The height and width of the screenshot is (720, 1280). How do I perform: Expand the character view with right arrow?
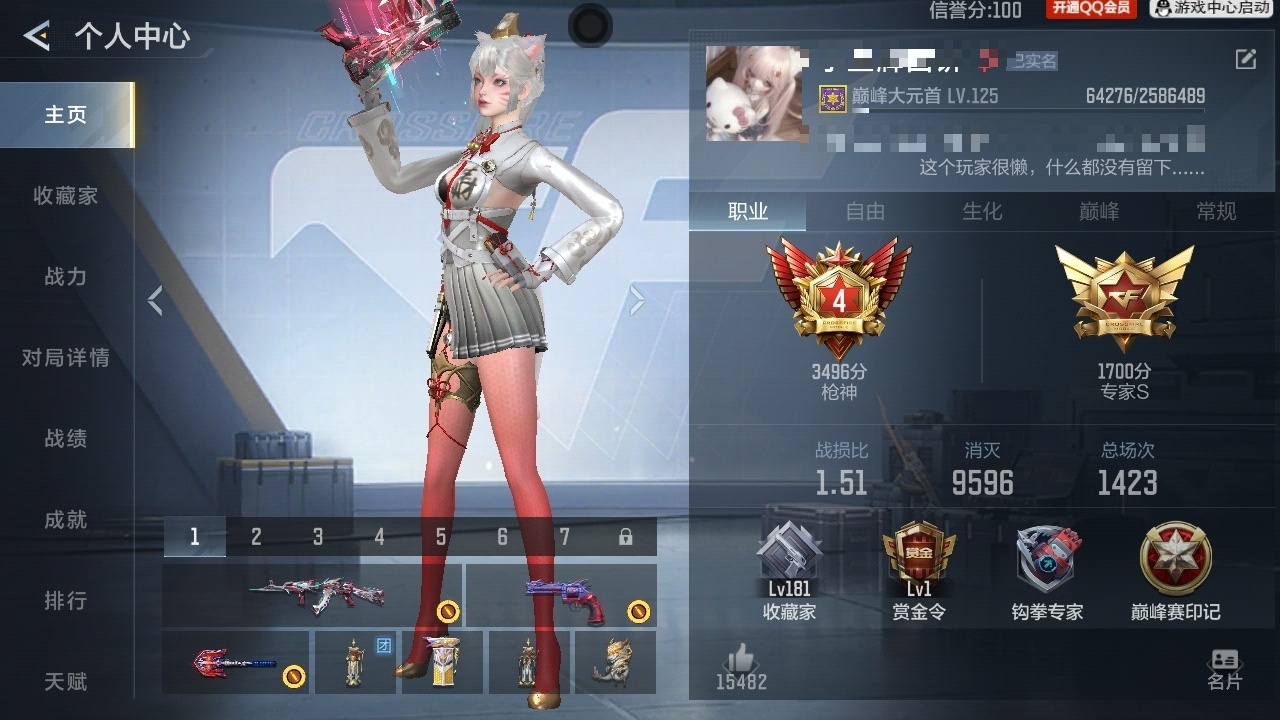pyautogui.click(x=638, y=298)
